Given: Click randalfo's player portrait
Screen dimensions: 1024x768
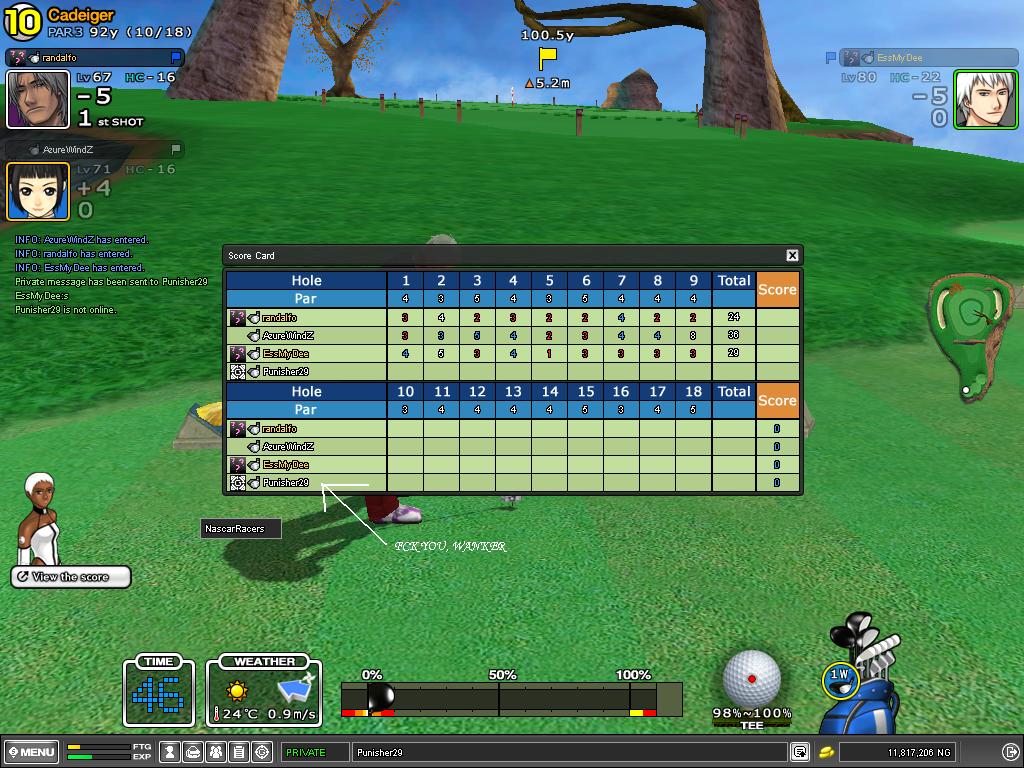Looking at the screenshot, I should tap(38, 99).
